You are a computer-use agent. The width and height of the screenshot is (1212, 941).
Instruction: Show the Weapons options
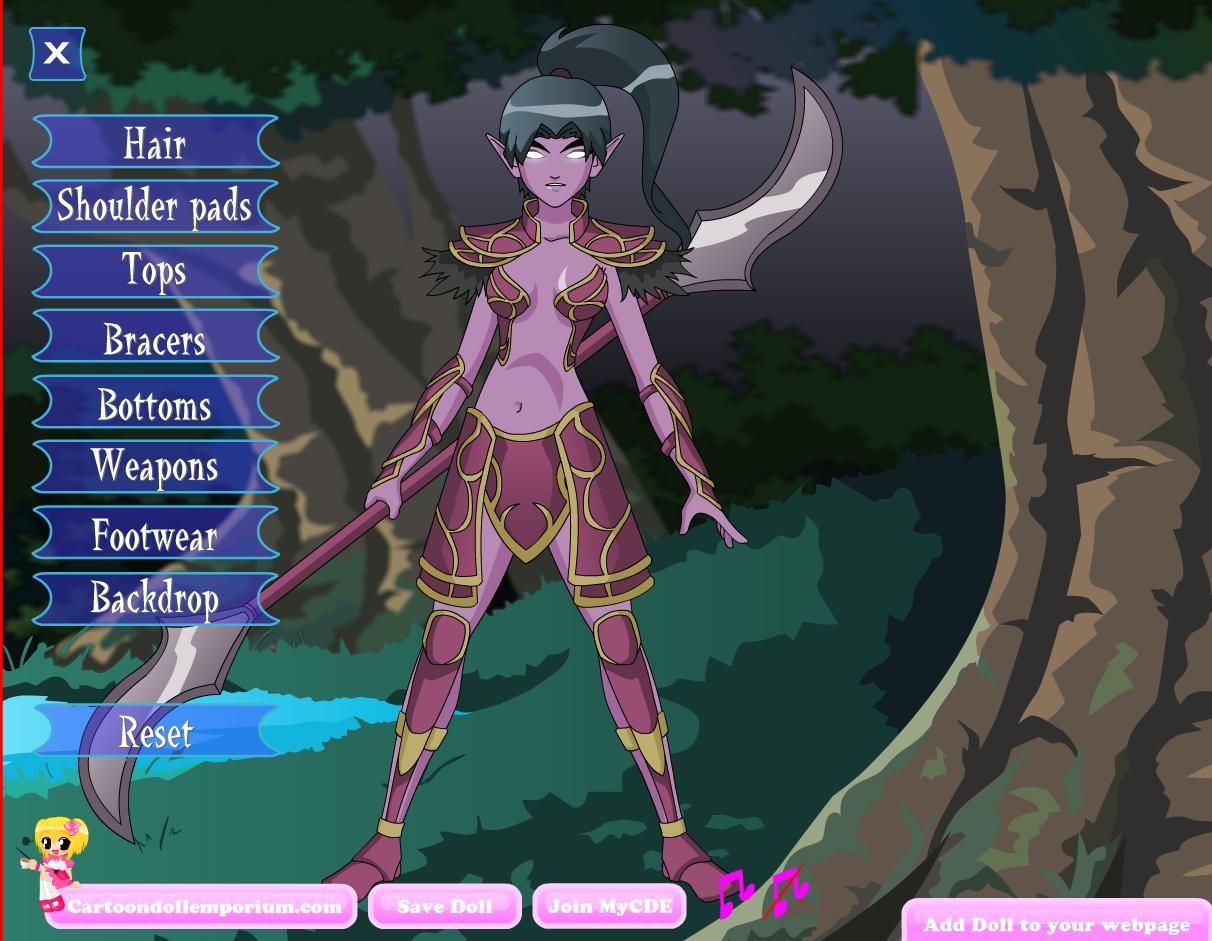155,467
